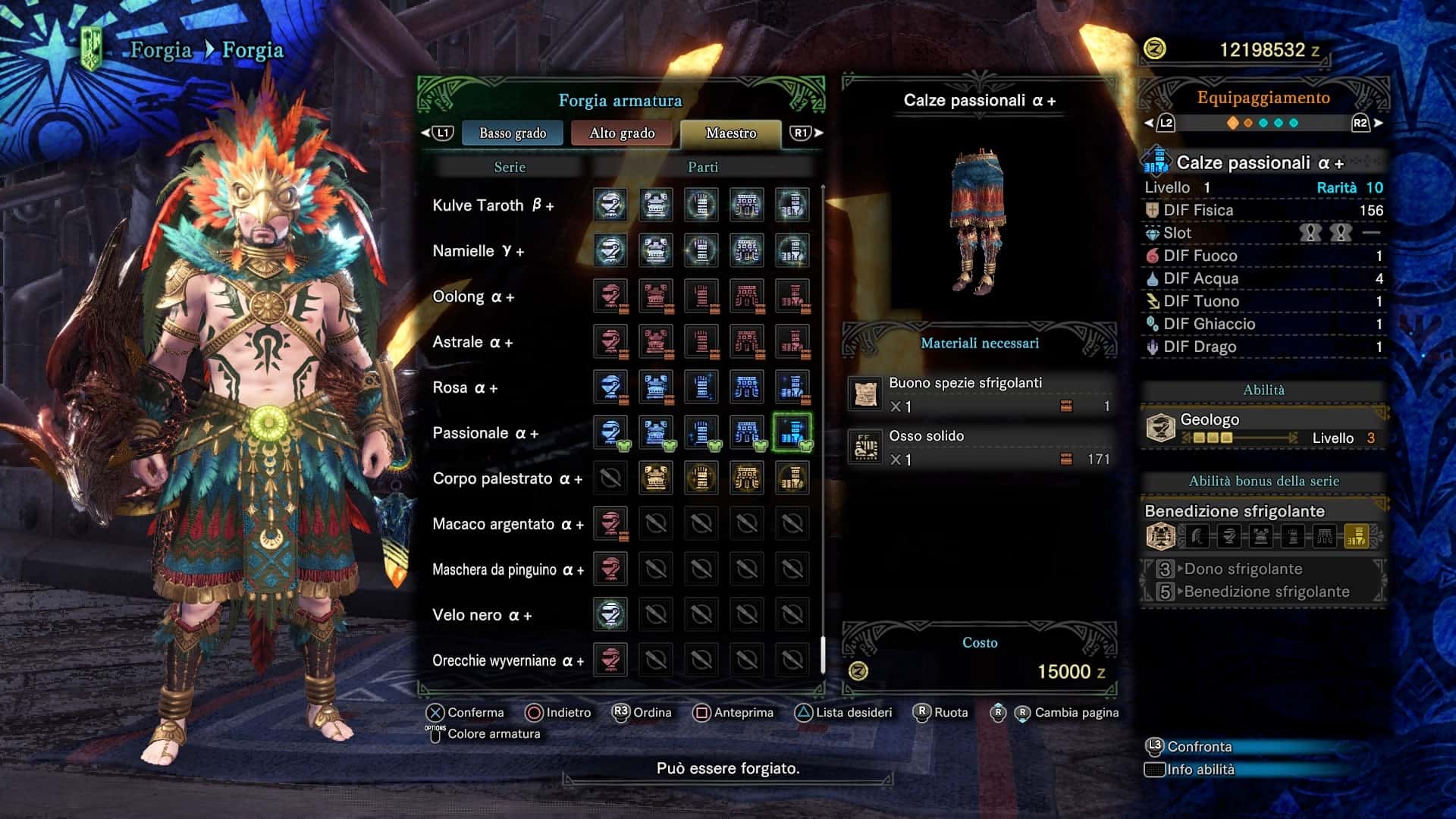Click the highlighted Passionale α+ leg armor slot
The height and width of the screenshot is (819, 1456).
[x=792, y=433]
